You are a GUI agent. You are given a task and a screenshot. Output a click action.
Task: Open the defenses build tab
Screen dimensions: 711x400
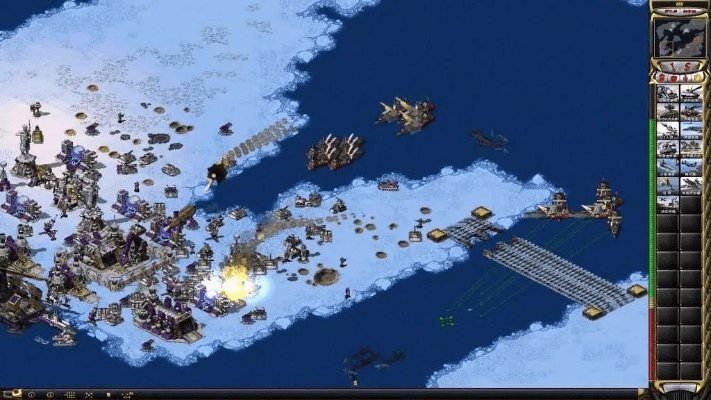tap(673, 77)
